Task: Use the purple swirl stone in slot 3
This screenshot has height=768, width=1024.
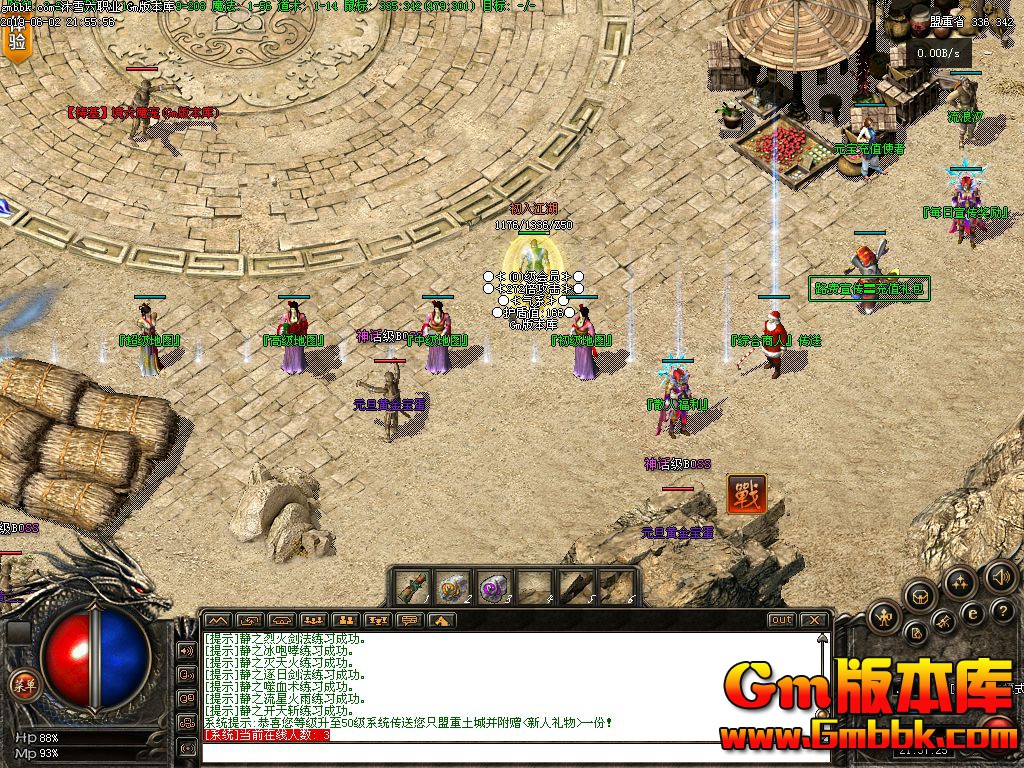Action: click(493, 586)
